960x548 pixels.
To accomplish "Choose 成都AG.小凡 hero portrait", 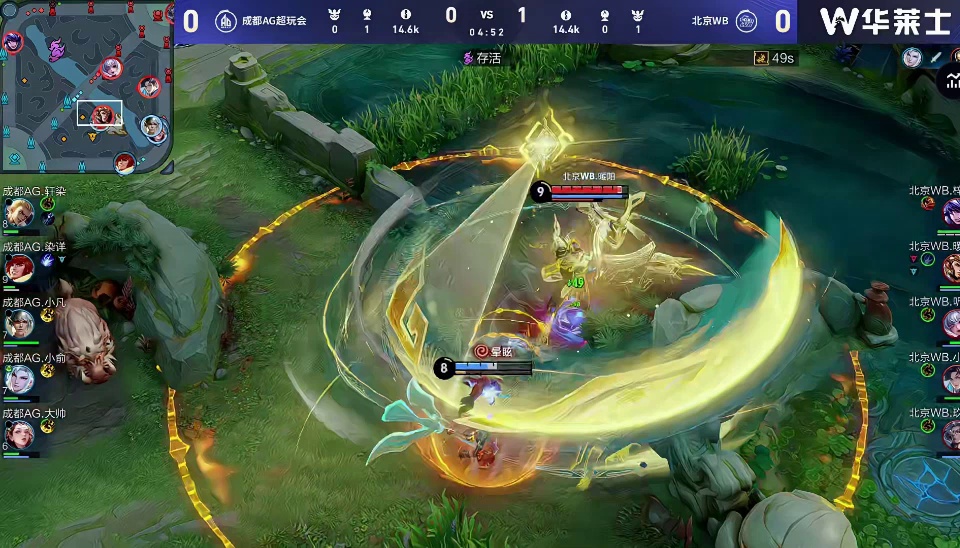I will pyautogui.click(x=19, y=323).
